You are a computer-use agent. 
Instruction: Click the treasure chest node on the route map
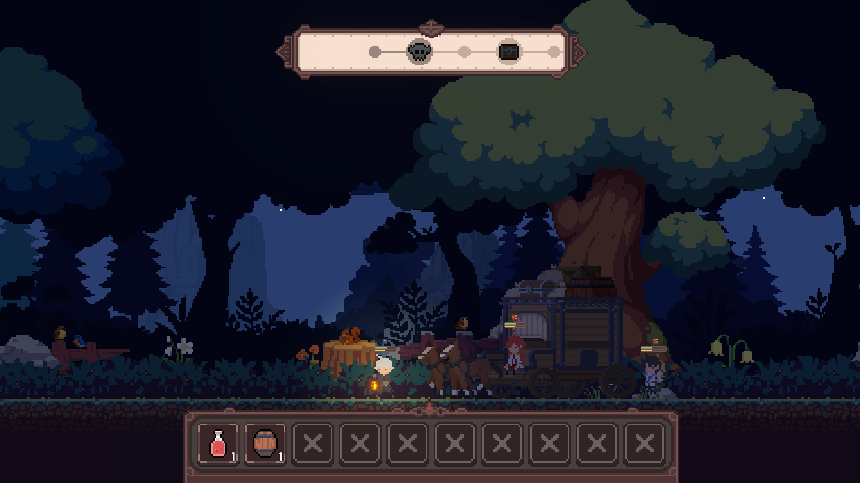[509, 51]
